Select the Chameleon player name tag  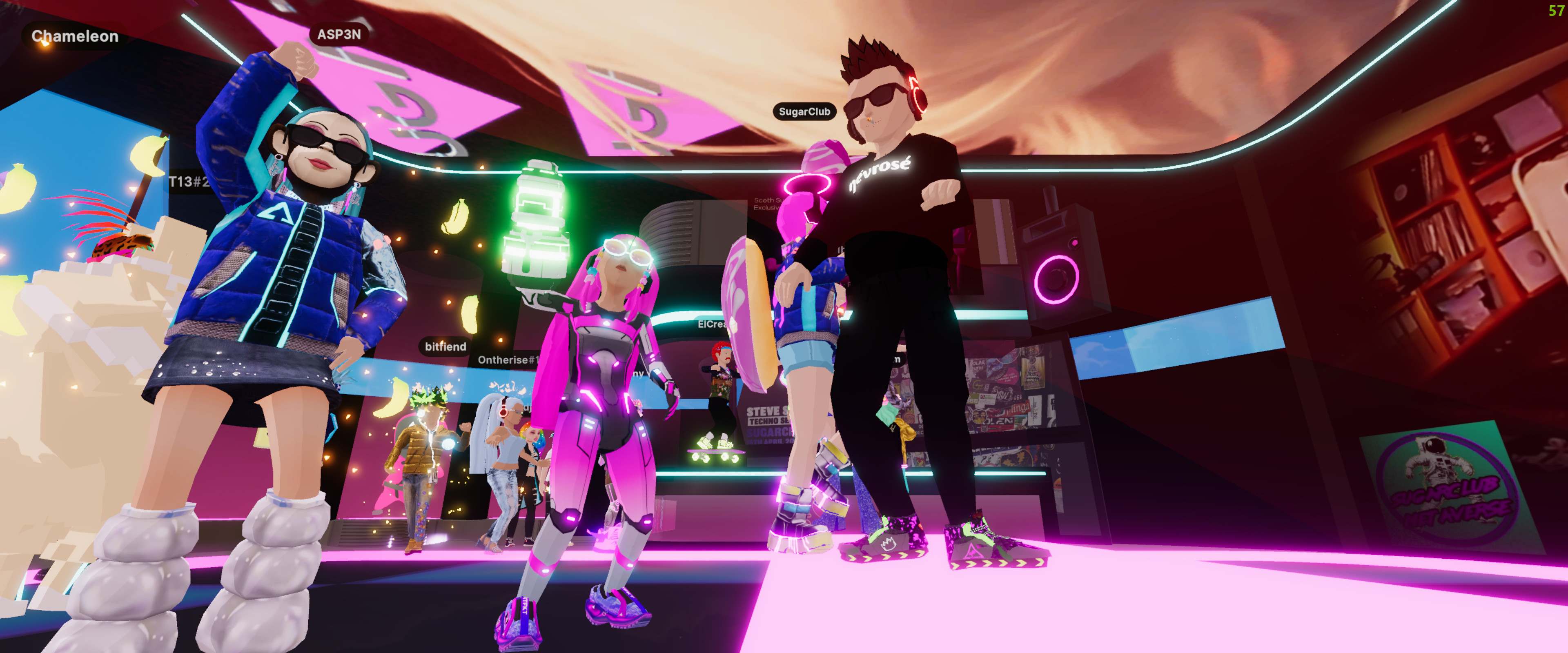[75, 36]
